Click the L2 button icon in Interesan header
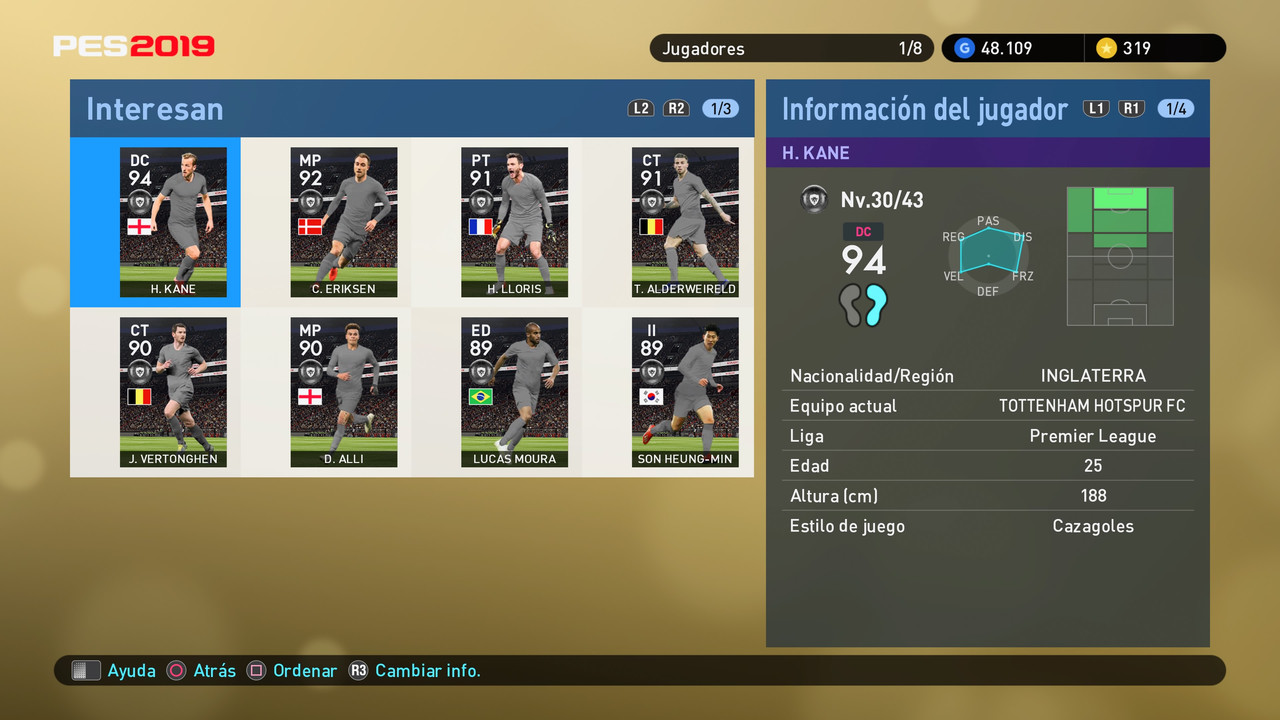The width and height of the screenshot is (1280, 720). [640, 108]
